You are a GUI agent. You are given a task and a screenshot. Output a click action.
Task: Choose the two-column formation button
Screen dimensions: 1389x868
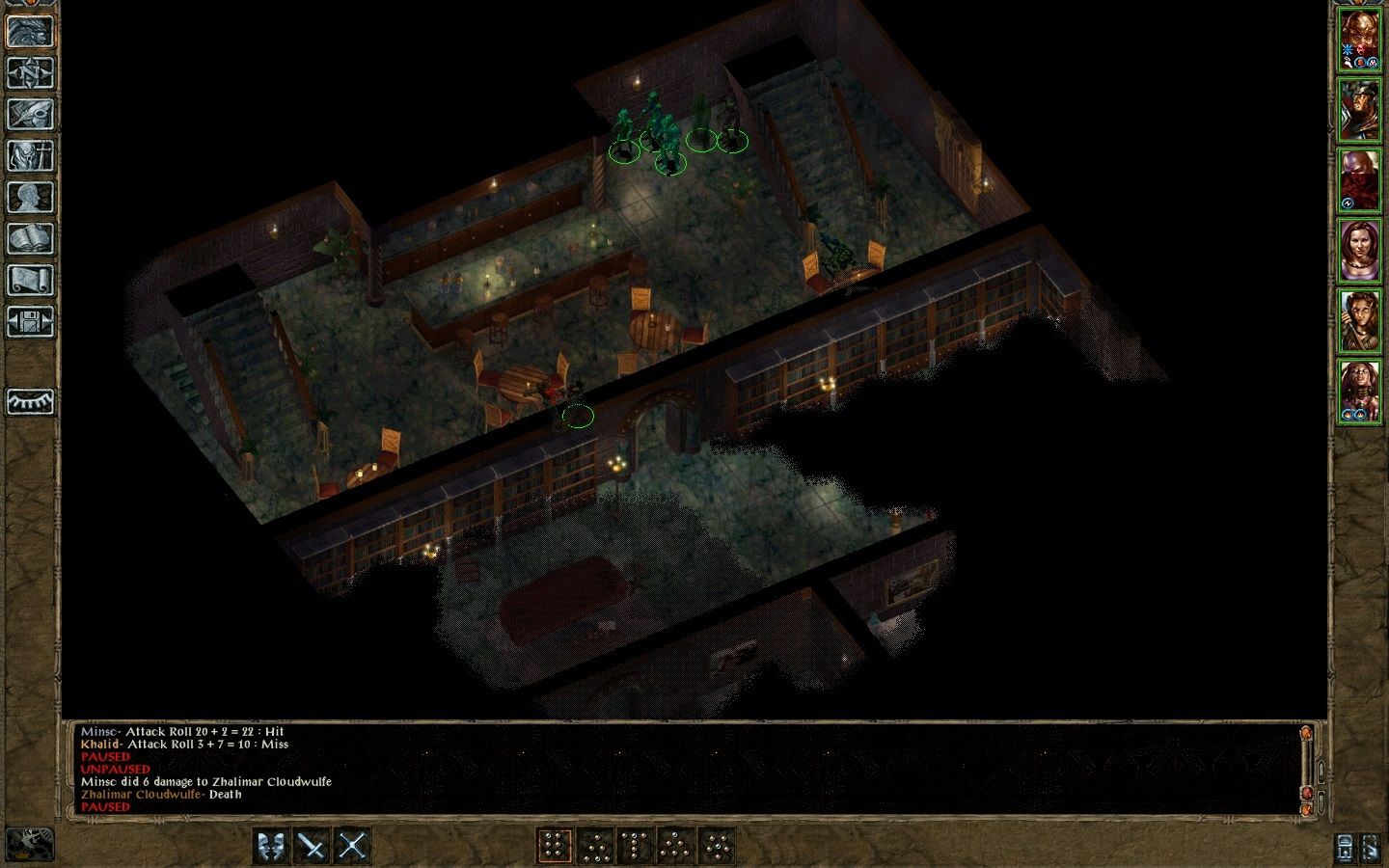click(x=554, y=847)
